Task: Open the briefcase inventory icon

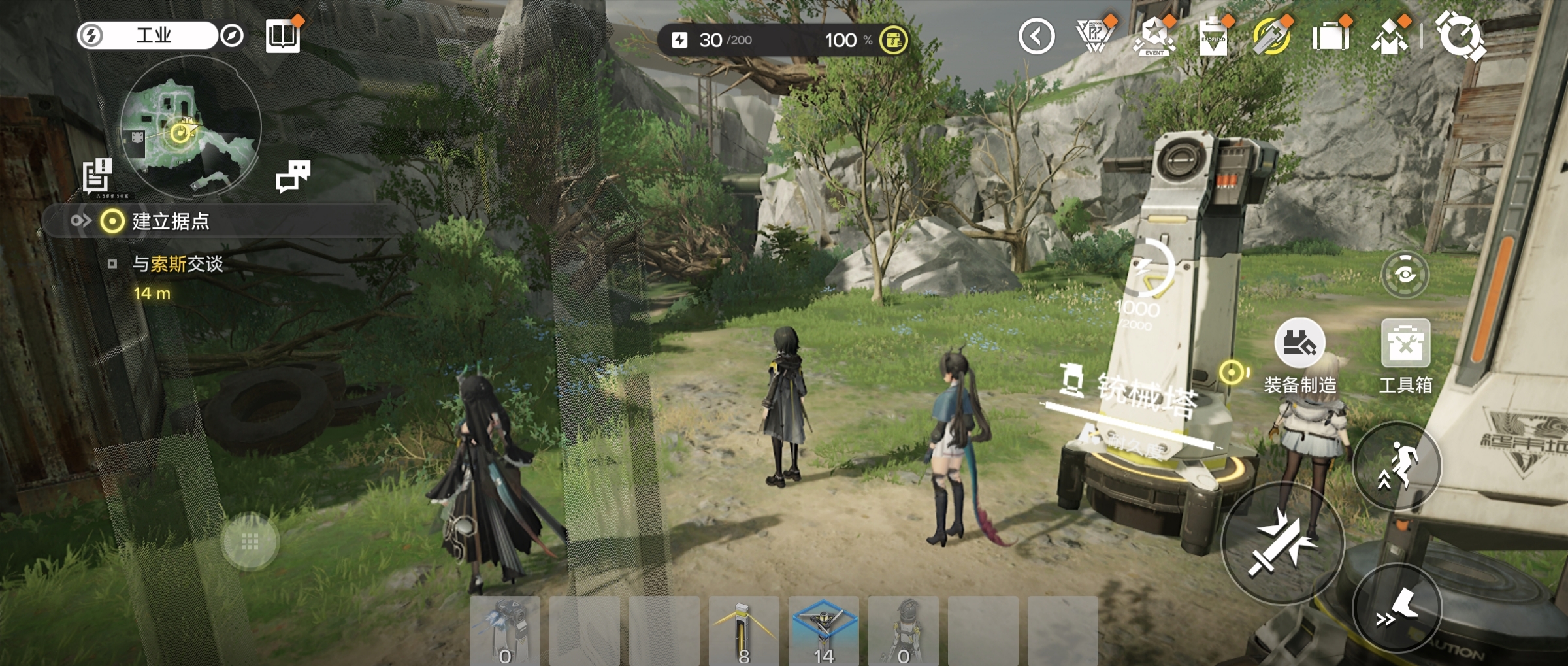Action: click(1330, 37)
